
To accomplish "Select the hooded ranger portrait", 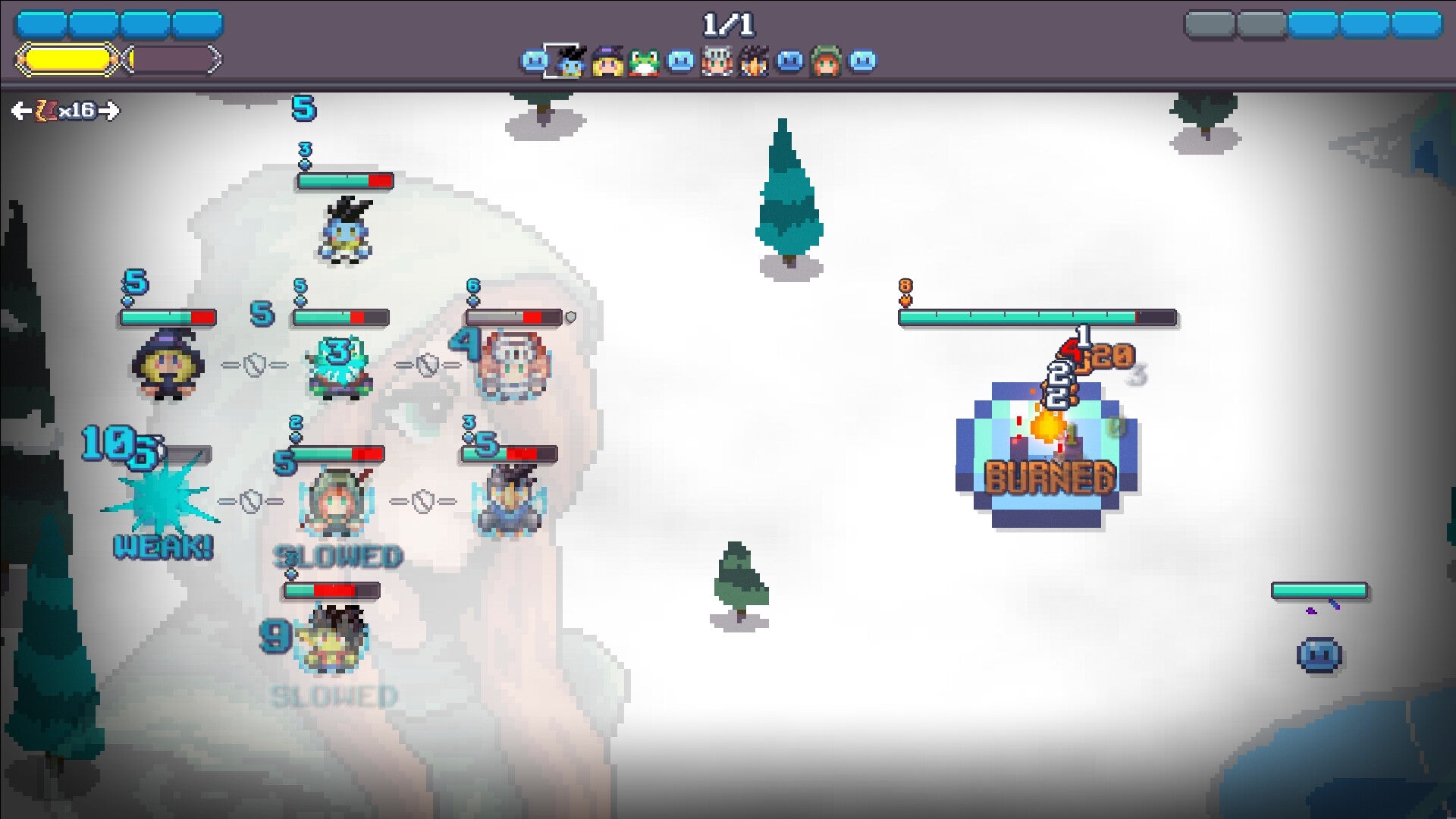I will [x=827, y=61].
